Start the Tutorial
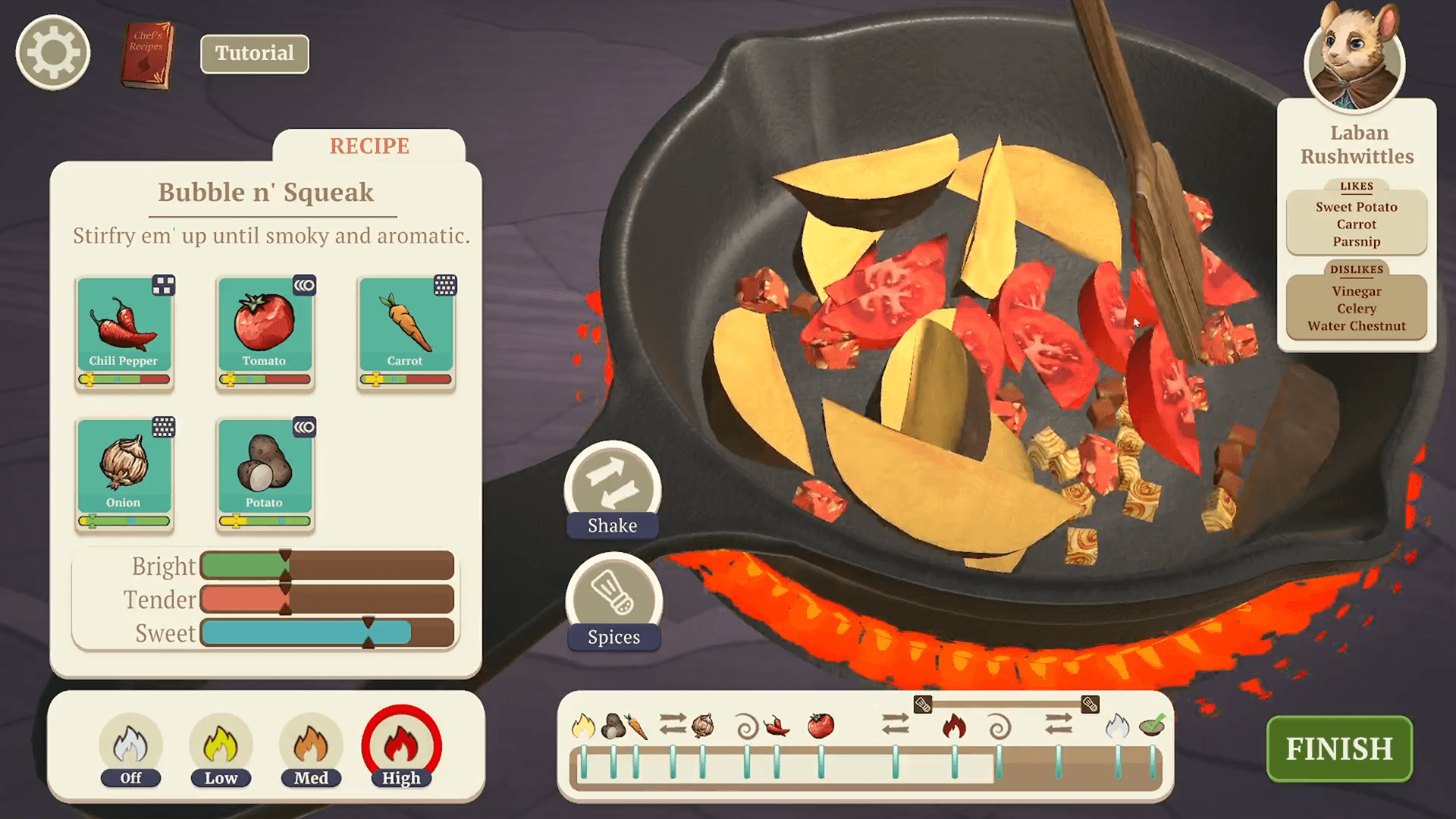This screenshot has height=819, width=1456. 254,54
